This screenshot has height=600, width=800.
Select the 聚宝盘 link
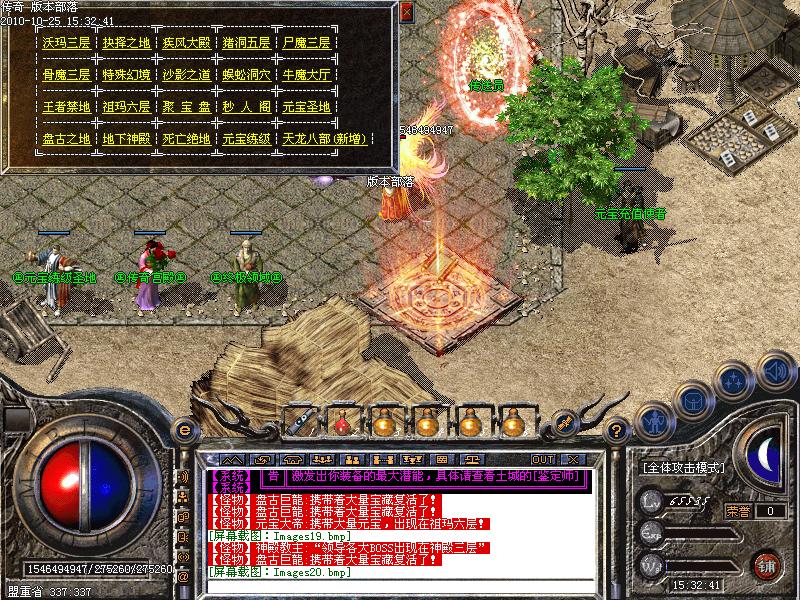click(x=188, y=107)
